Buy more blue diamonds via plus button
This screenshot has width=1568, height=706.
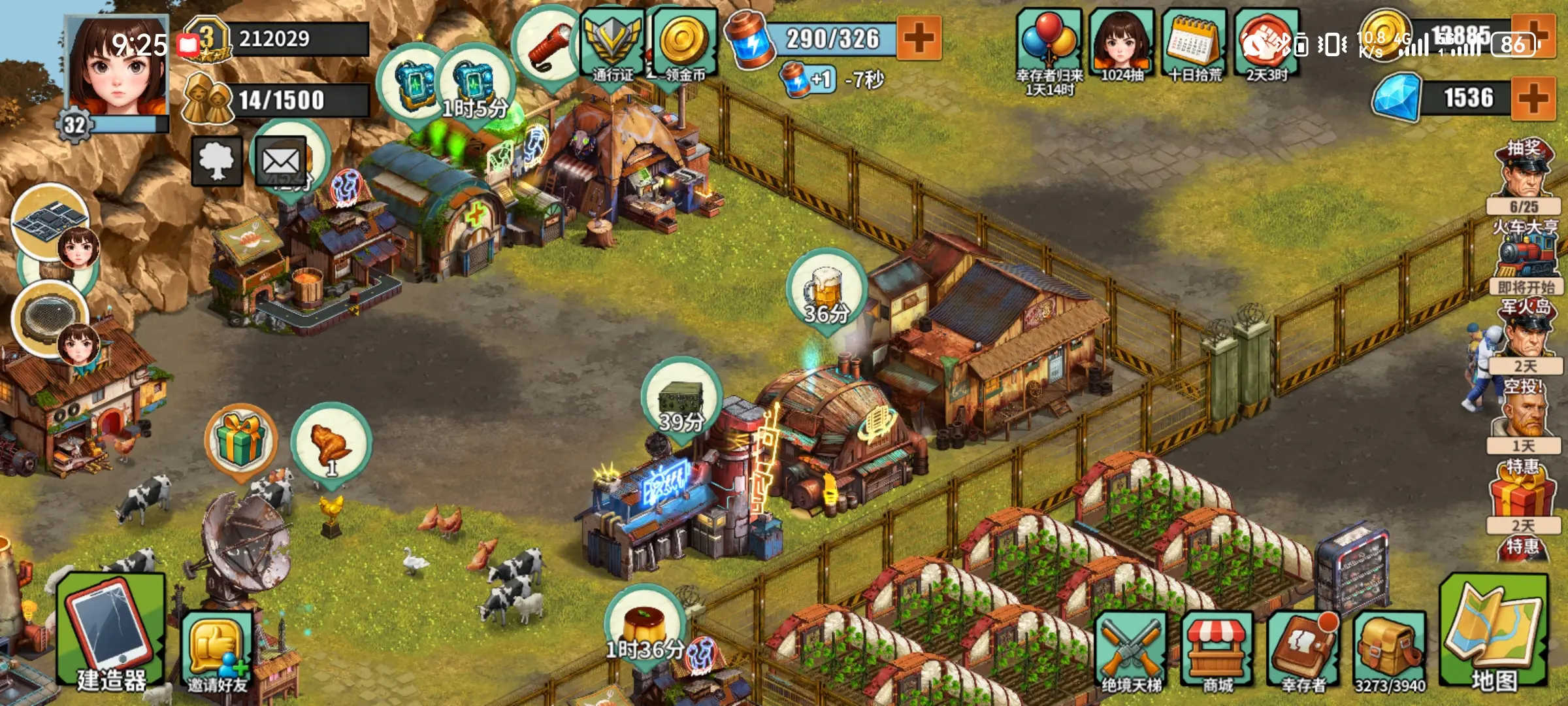click(x=1533, y=98)
